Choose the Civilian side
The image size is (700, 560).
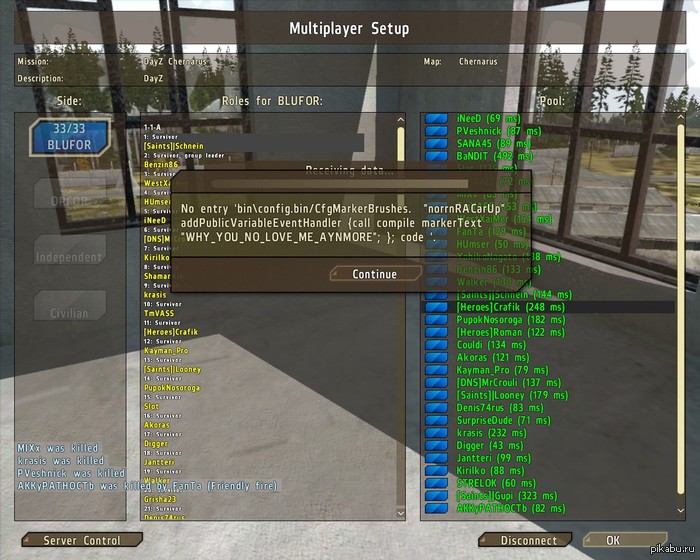[x=69, y=313]
